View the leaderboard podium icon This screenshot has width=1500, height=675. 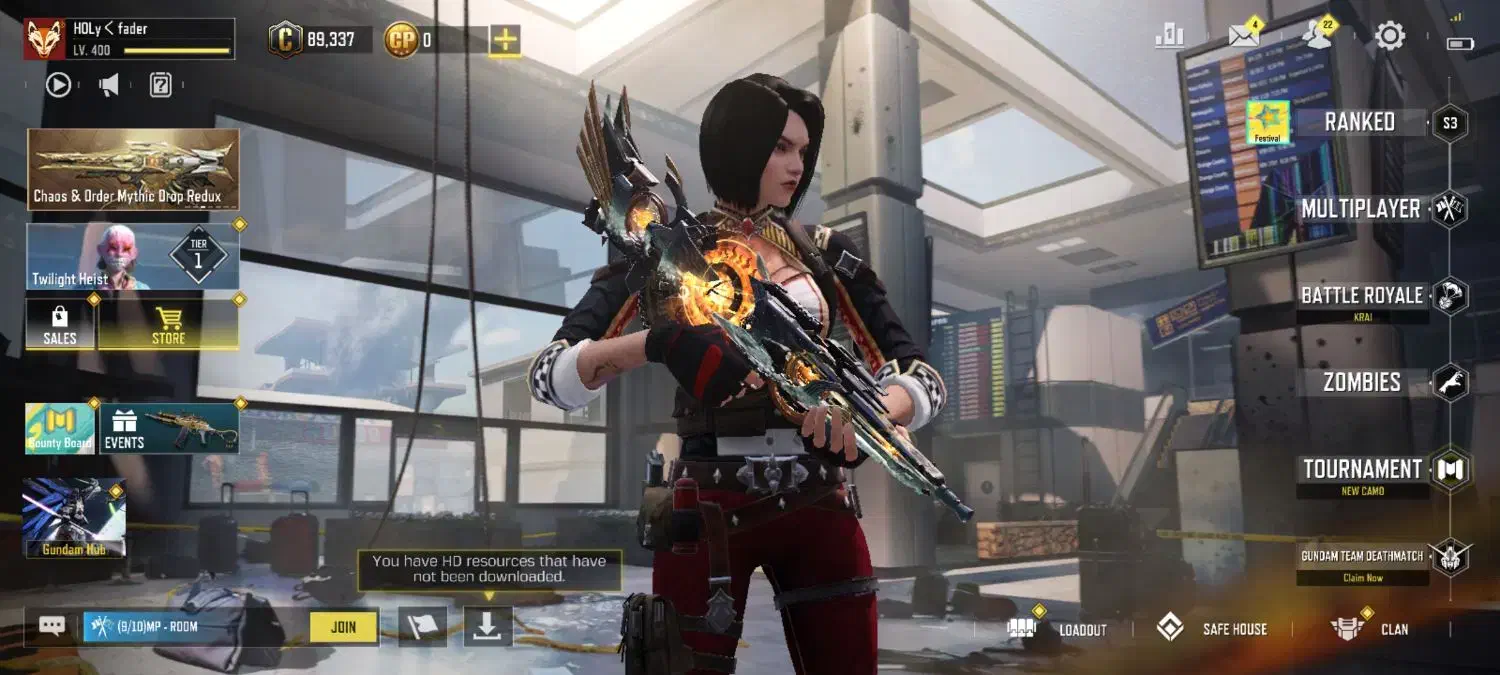tap(1169, 37)
